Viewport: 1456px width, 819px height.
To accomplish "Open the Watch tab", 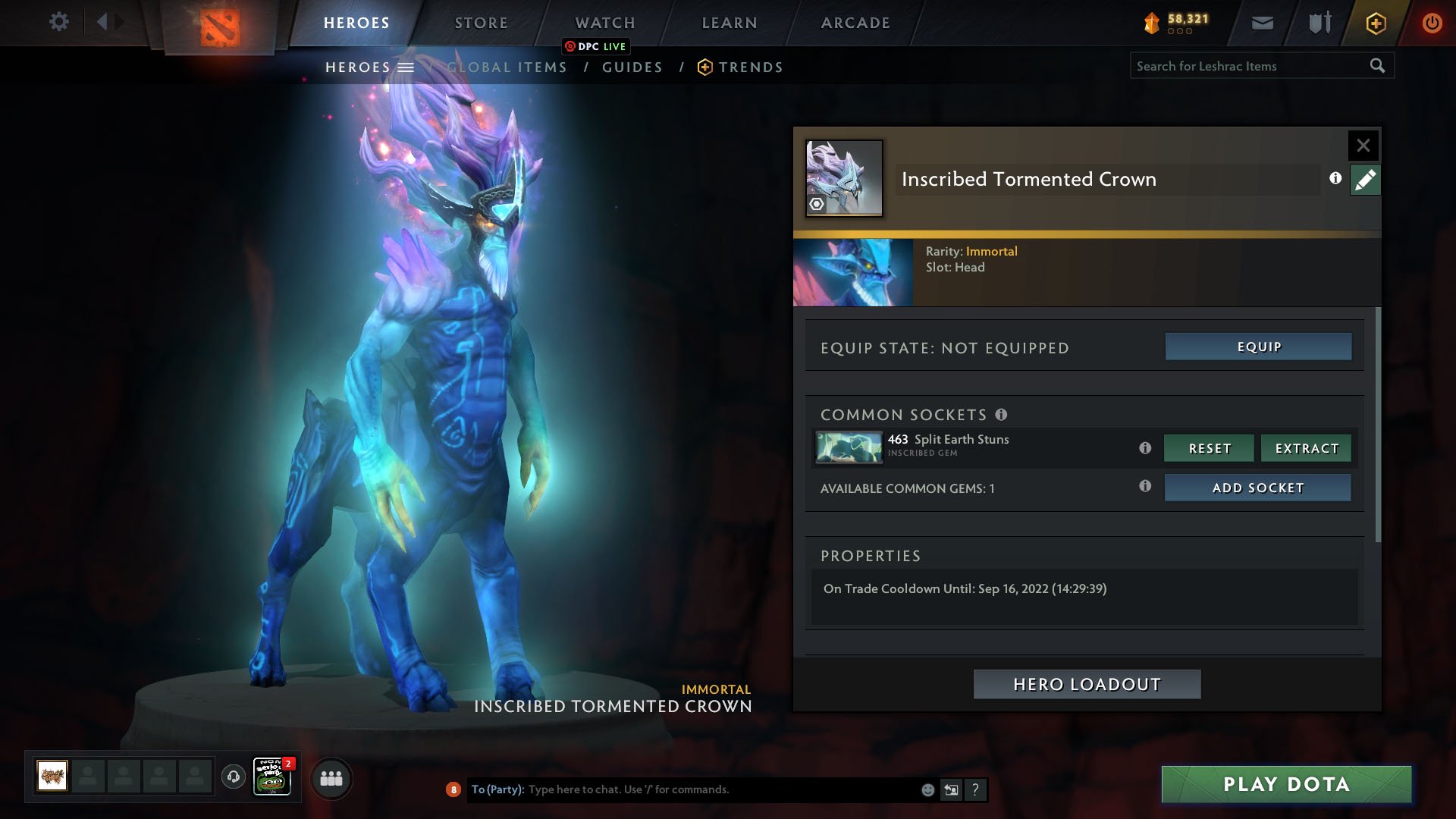I will coord(605,23).
